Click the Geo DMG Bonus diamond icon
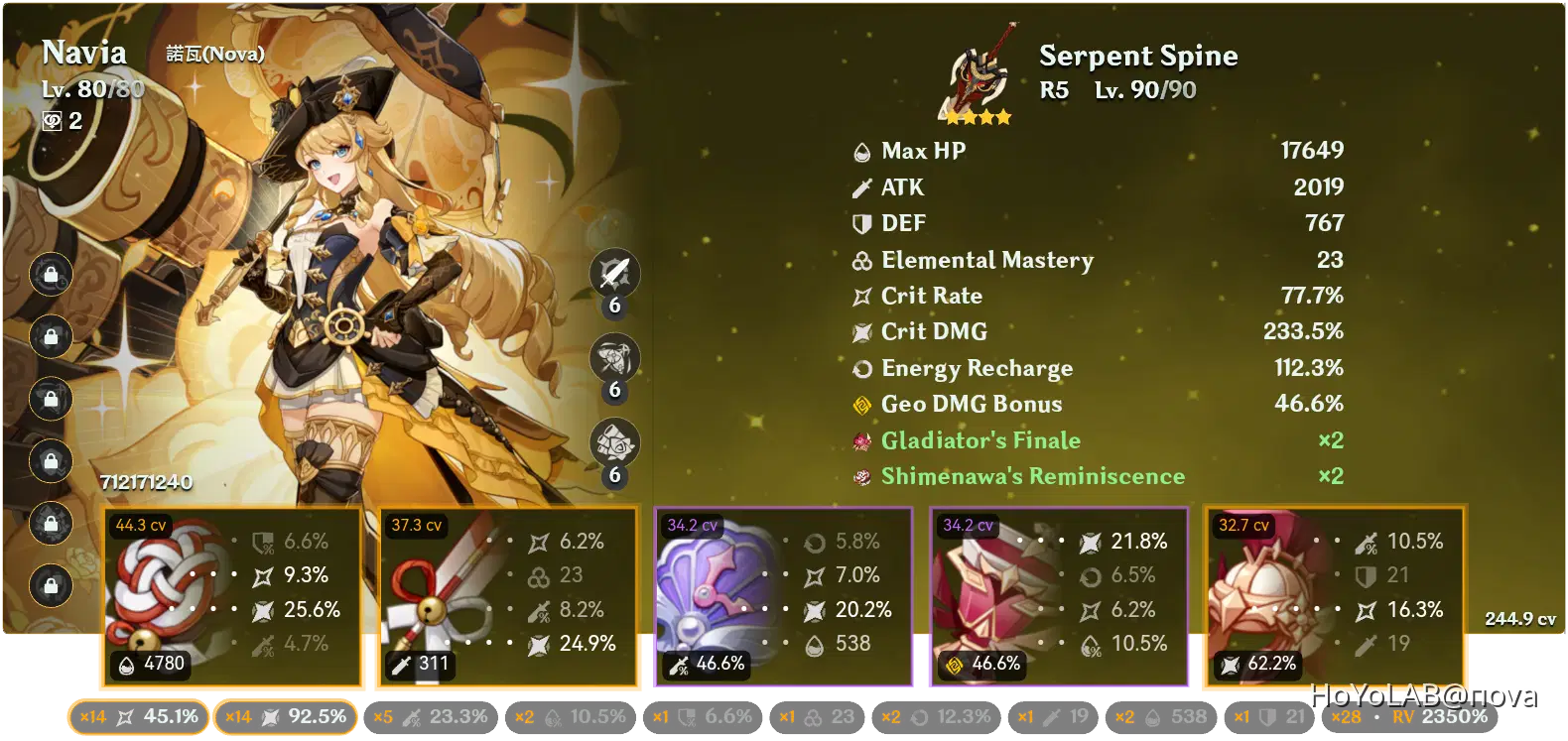 tap(861, 404)
